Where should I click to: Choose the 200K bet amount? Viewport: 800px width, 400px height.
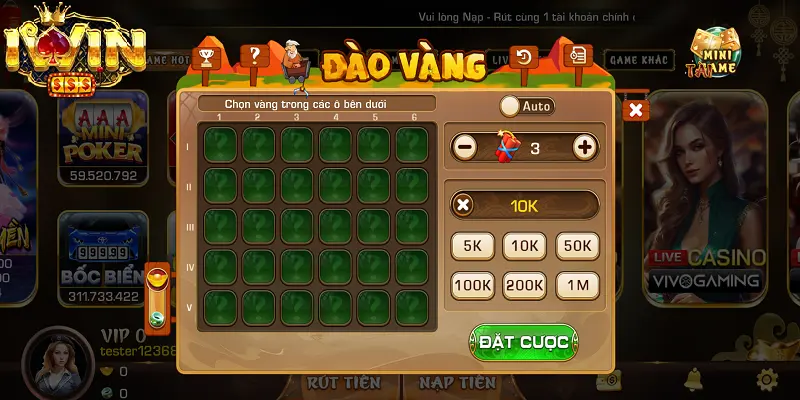[x=525, y=286]
